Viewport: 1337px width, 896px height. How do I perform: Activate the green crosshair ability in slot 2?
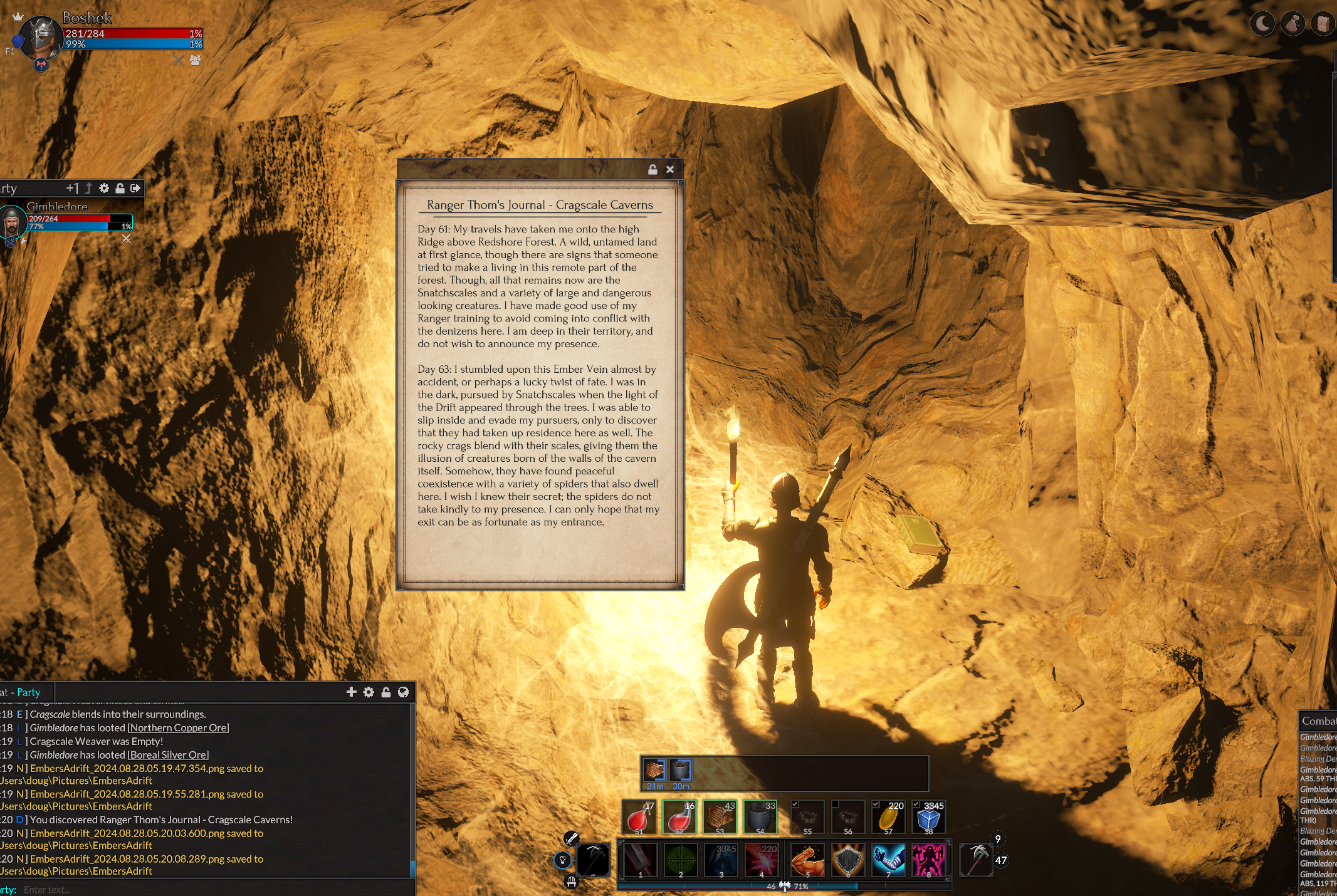681,860
